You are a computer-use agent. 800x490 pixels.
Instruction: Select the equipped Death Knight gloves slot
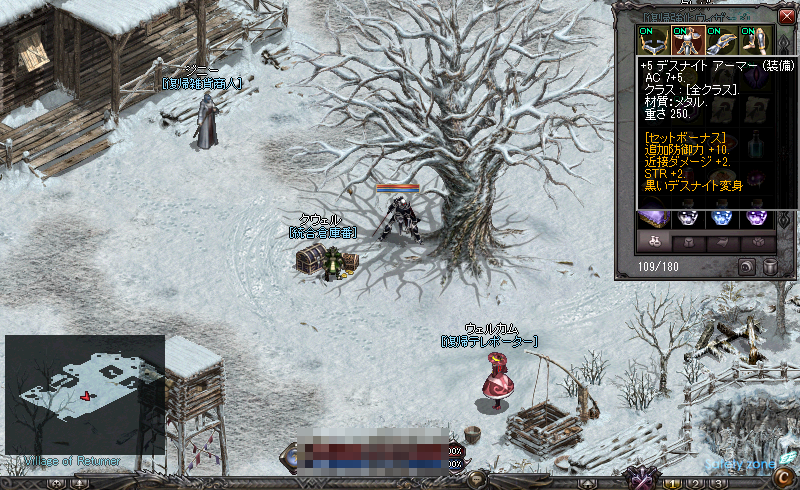coord(721,40)
